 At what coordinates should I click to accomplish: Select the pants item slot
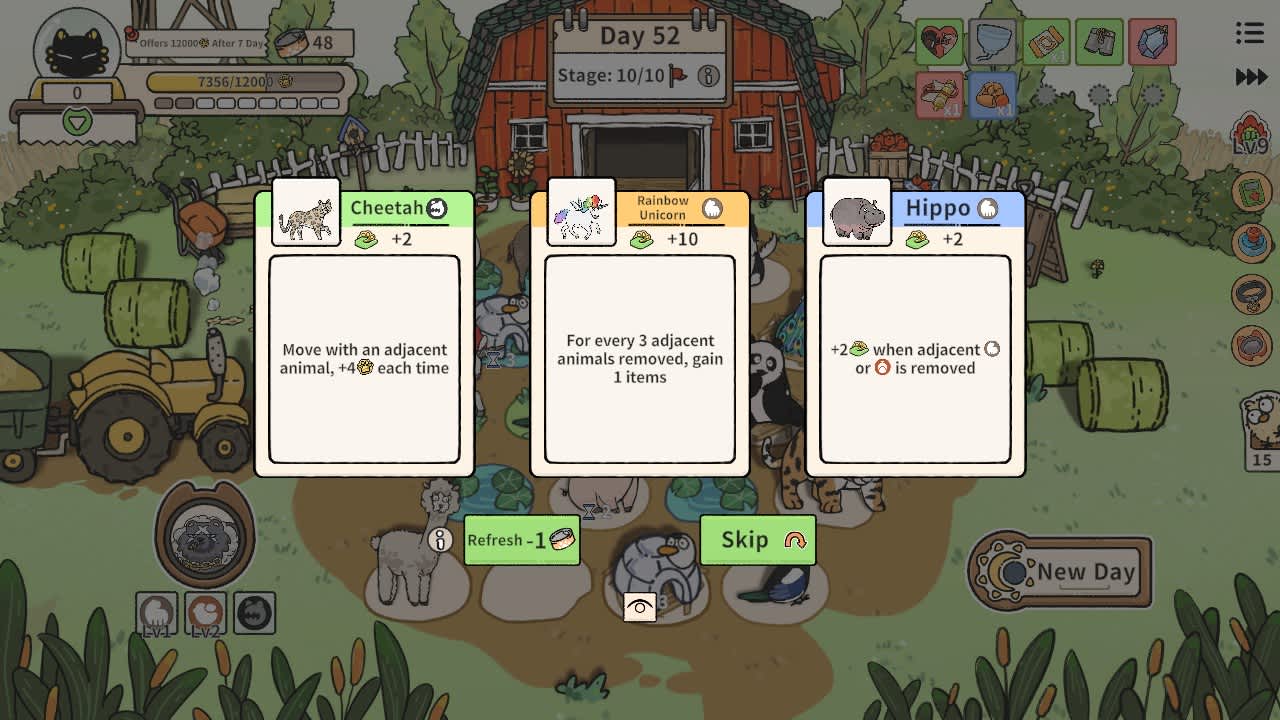[1100, 41]
